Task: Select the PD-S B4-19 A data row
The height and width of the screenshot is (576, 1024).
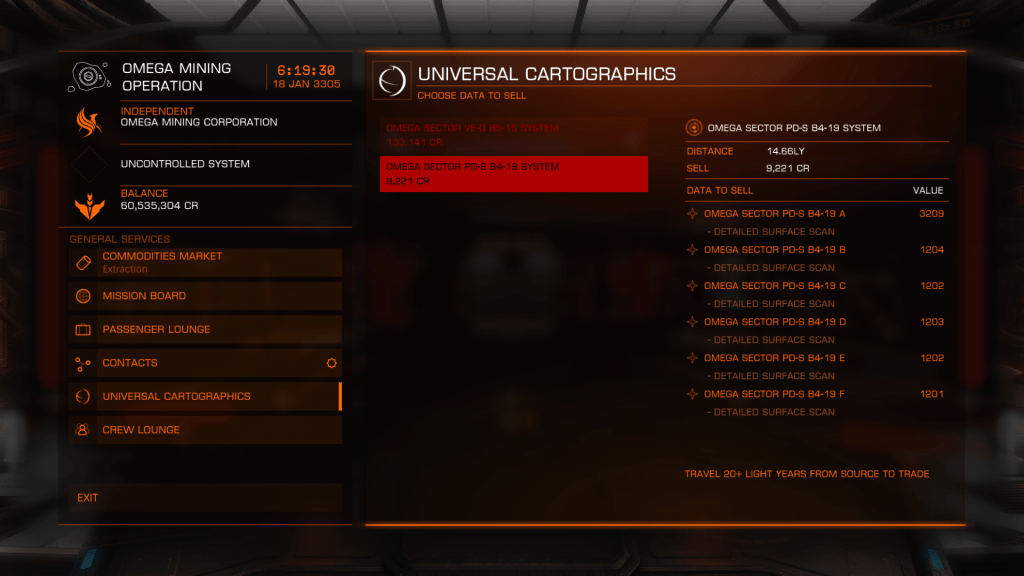Action: coord(814,214)
